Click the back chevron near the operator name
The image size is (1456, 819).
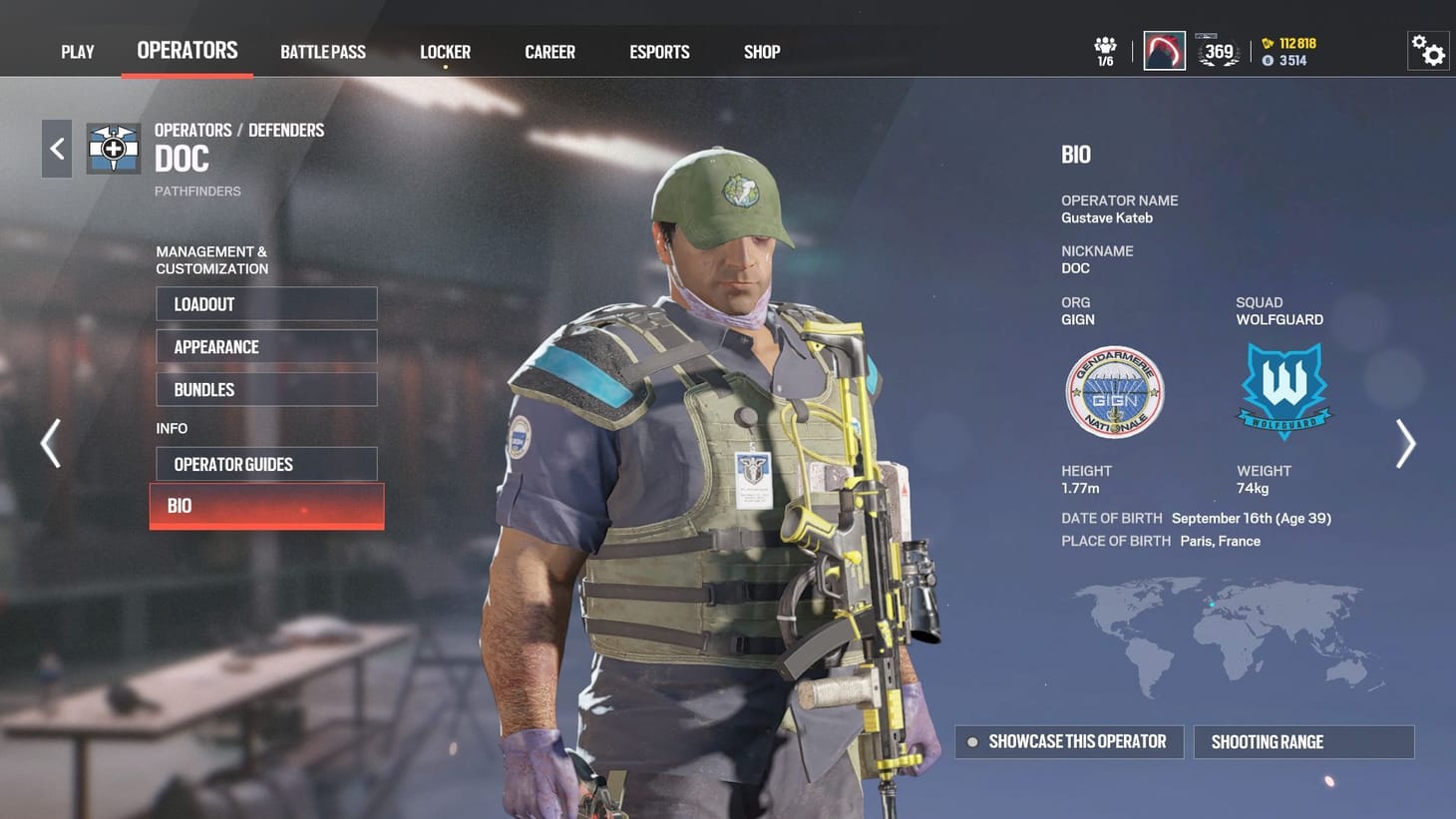[x=56, y=148]
